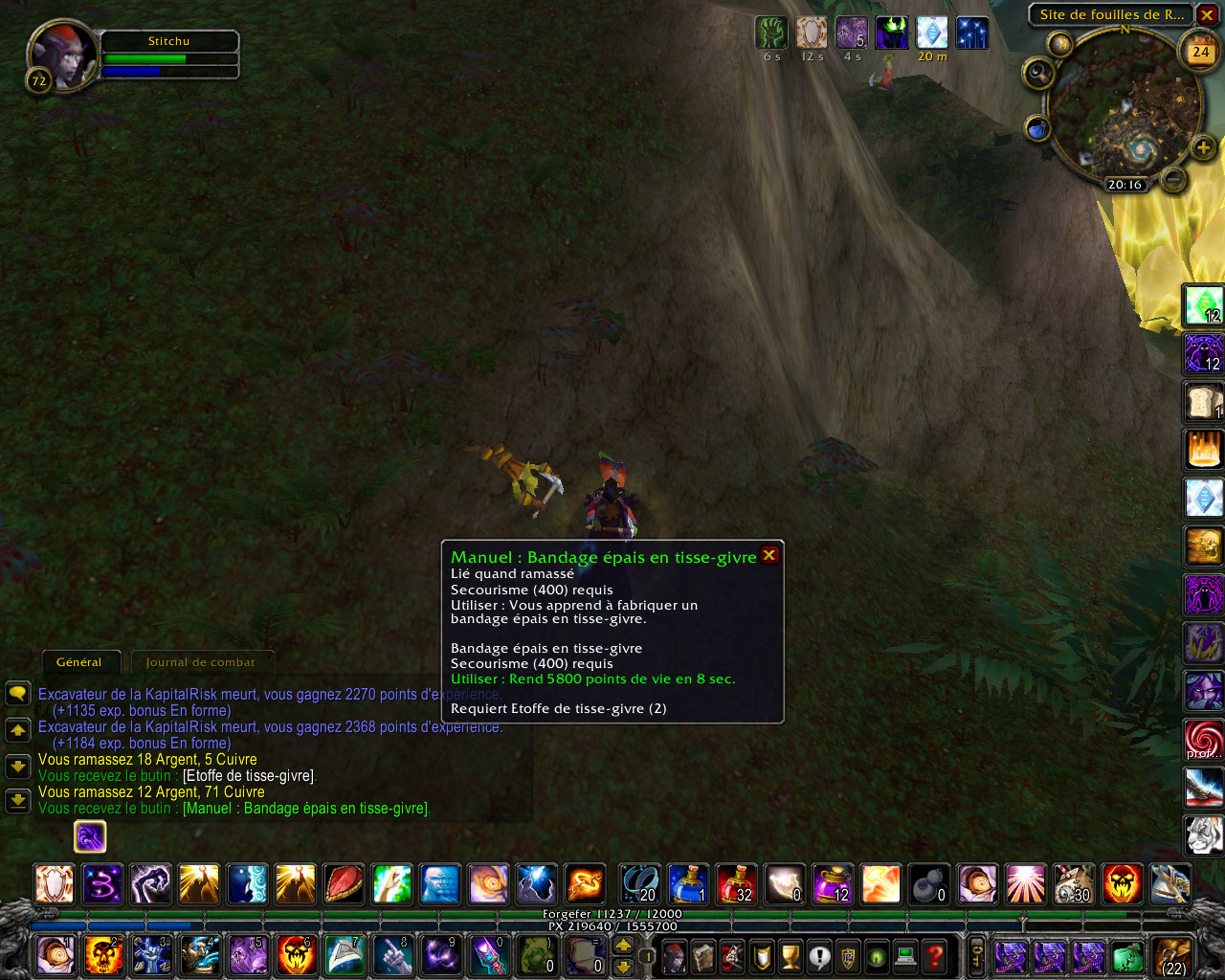Open the keyring button
The image size is (1225, 980).
pos(976,956)
